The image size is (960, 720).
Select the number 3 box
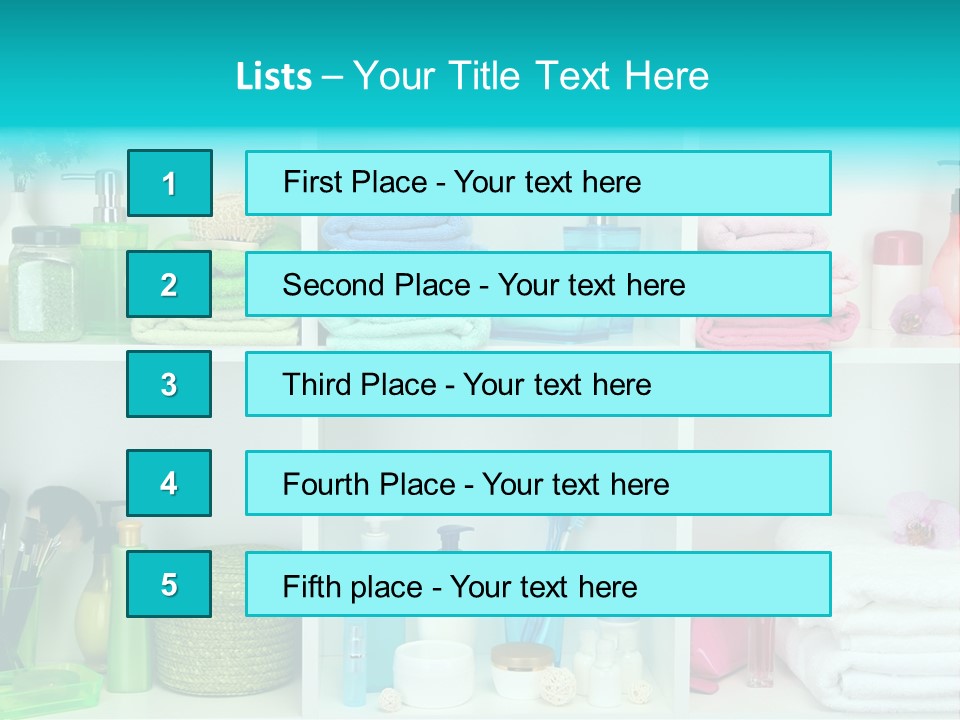pos(169,384)
